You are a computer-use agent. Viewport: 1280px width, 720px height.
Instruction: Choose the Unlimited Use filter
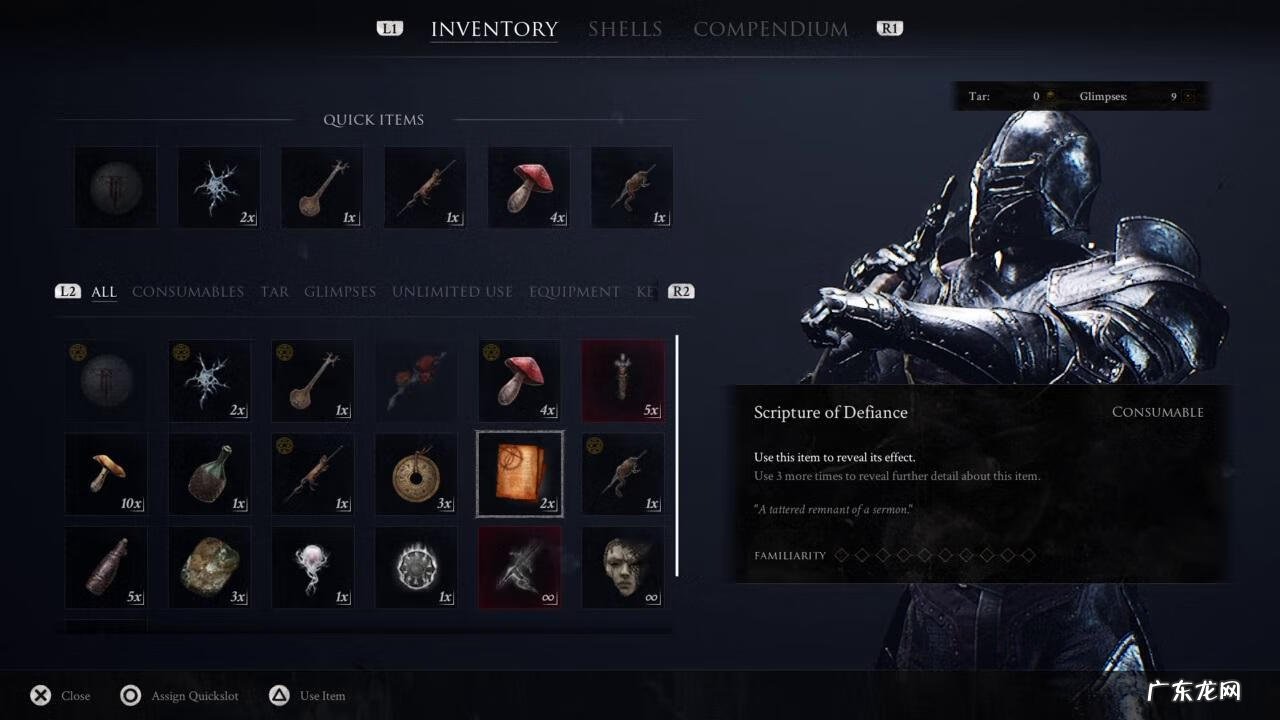tap(452, 292)
